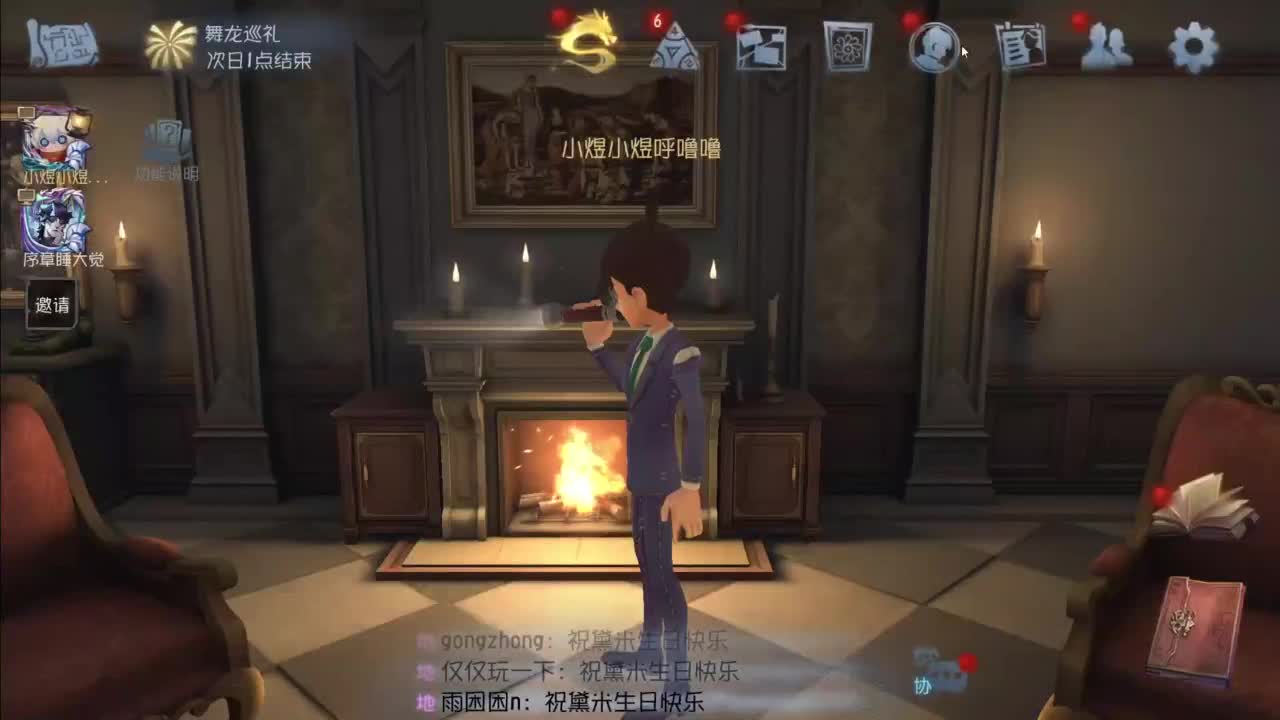Open the framed flower decoration icon
The width and height of the screenshot is (1280, 720).
point(850,45)
